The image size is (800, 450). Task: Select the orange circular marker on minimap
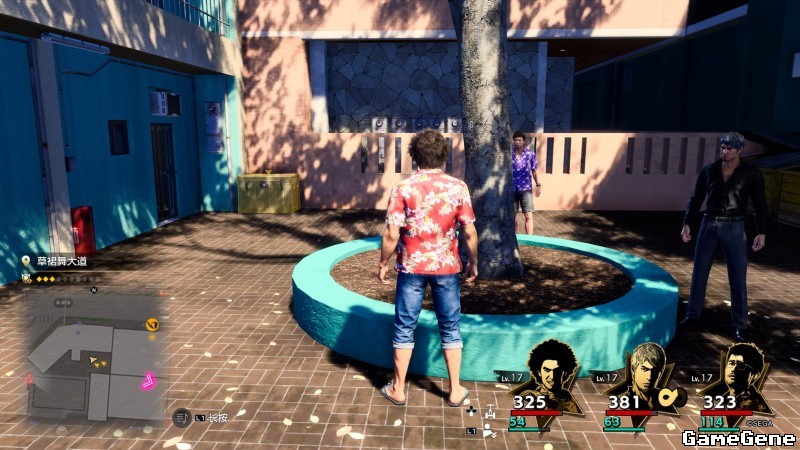coord(152,324)
